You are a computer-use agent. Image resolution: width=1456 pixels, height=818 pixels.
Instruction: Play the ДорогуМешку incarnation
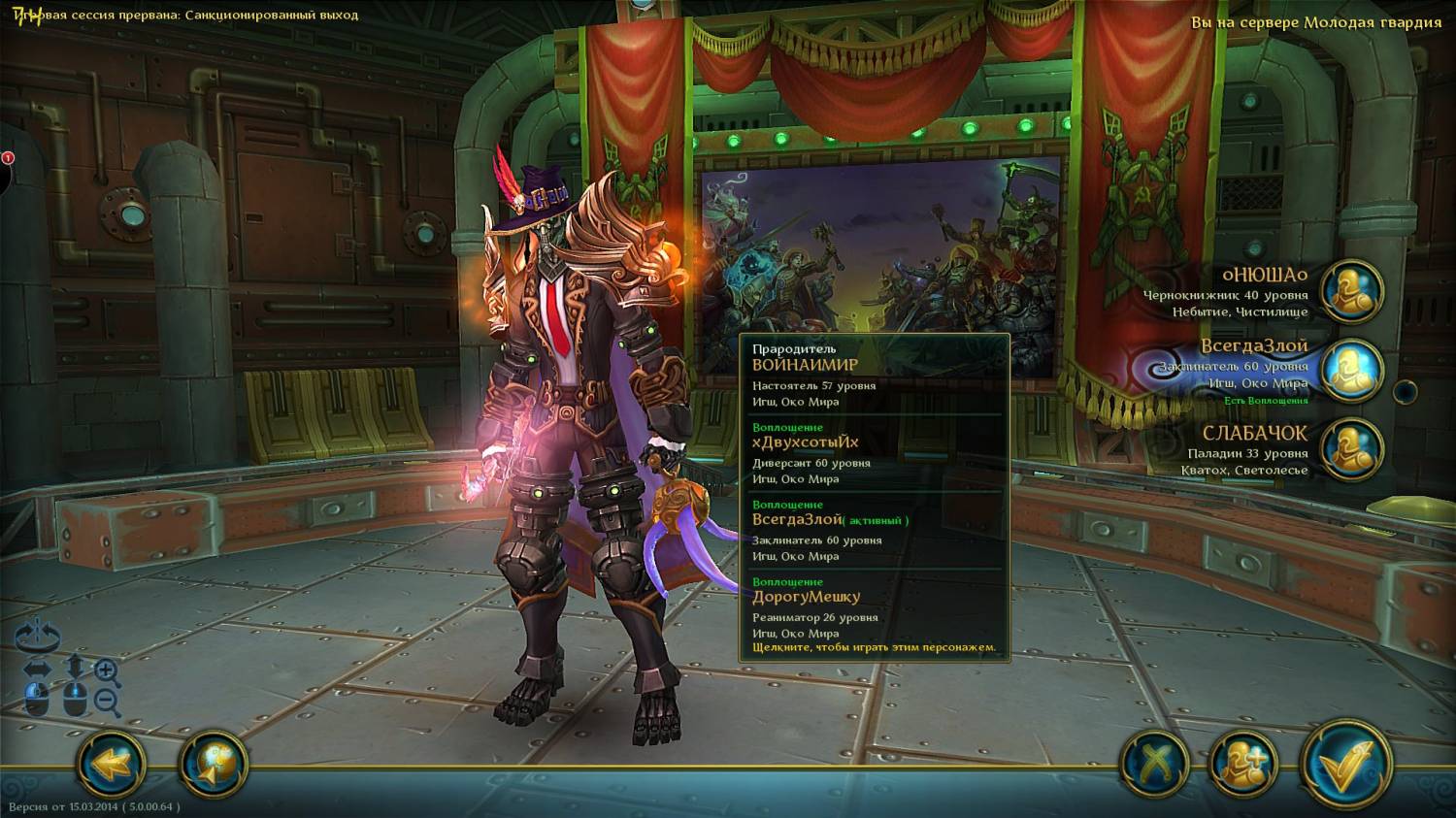coord(874,613)
